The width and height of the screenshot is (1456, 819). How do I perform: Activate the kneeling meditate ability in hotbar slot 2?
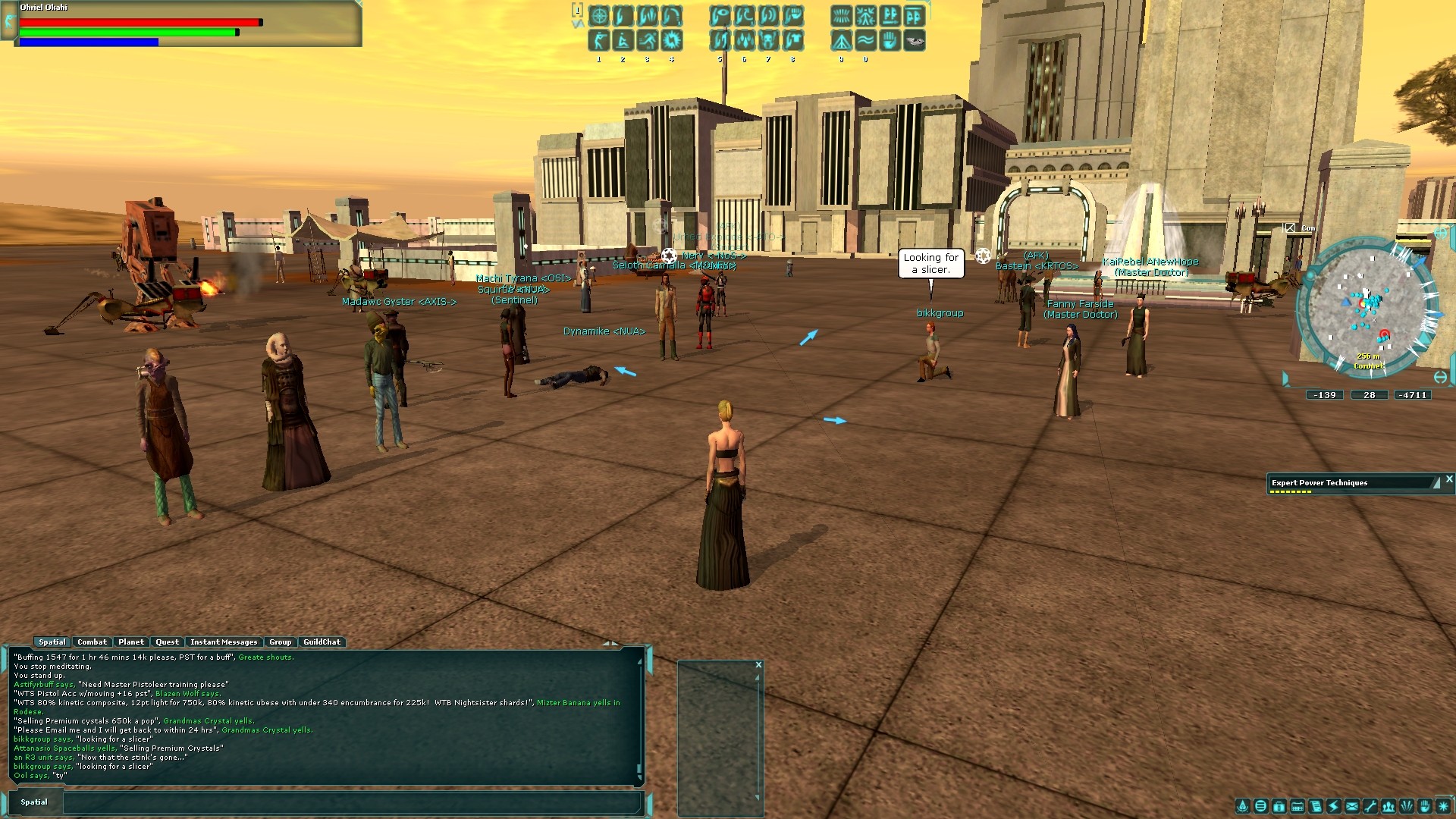point(623,42)
